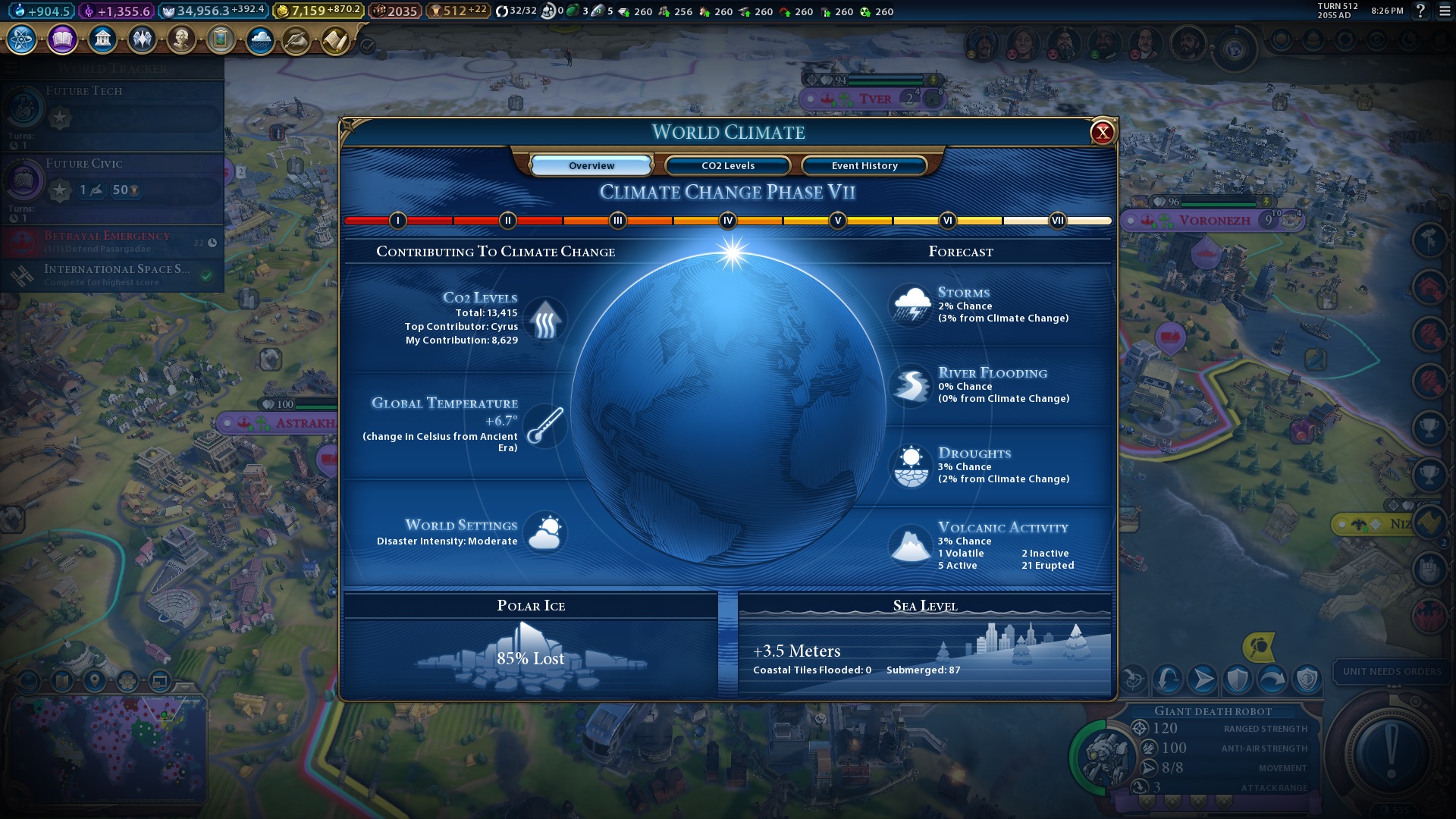Open the religion wings icon

tap(142, 39)
